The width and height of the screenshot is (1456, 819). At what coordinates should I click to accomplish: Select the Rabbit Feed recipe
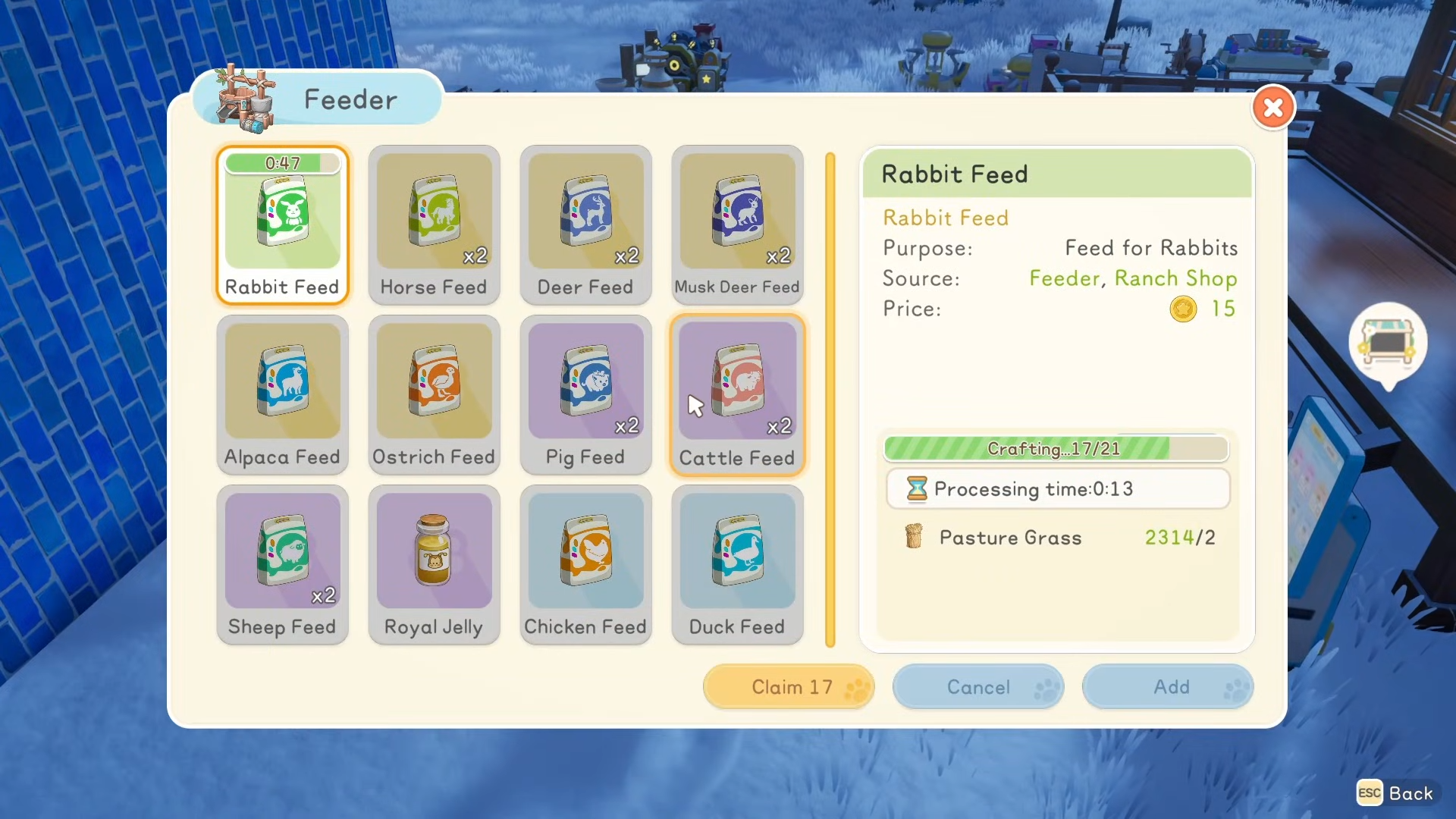coord(282,224)
